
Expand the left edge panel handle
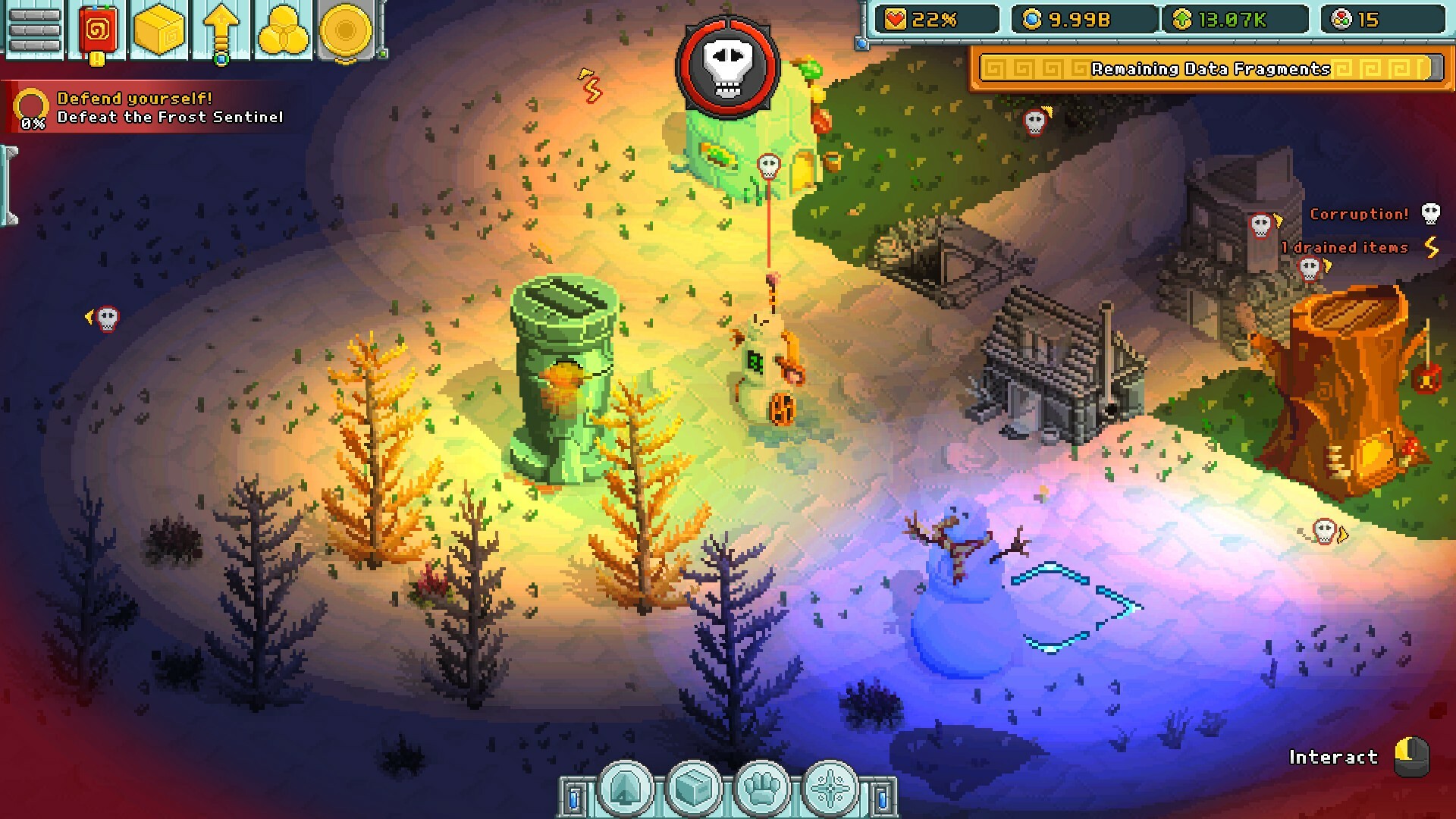pyautogui.click(x=9, y=186)
